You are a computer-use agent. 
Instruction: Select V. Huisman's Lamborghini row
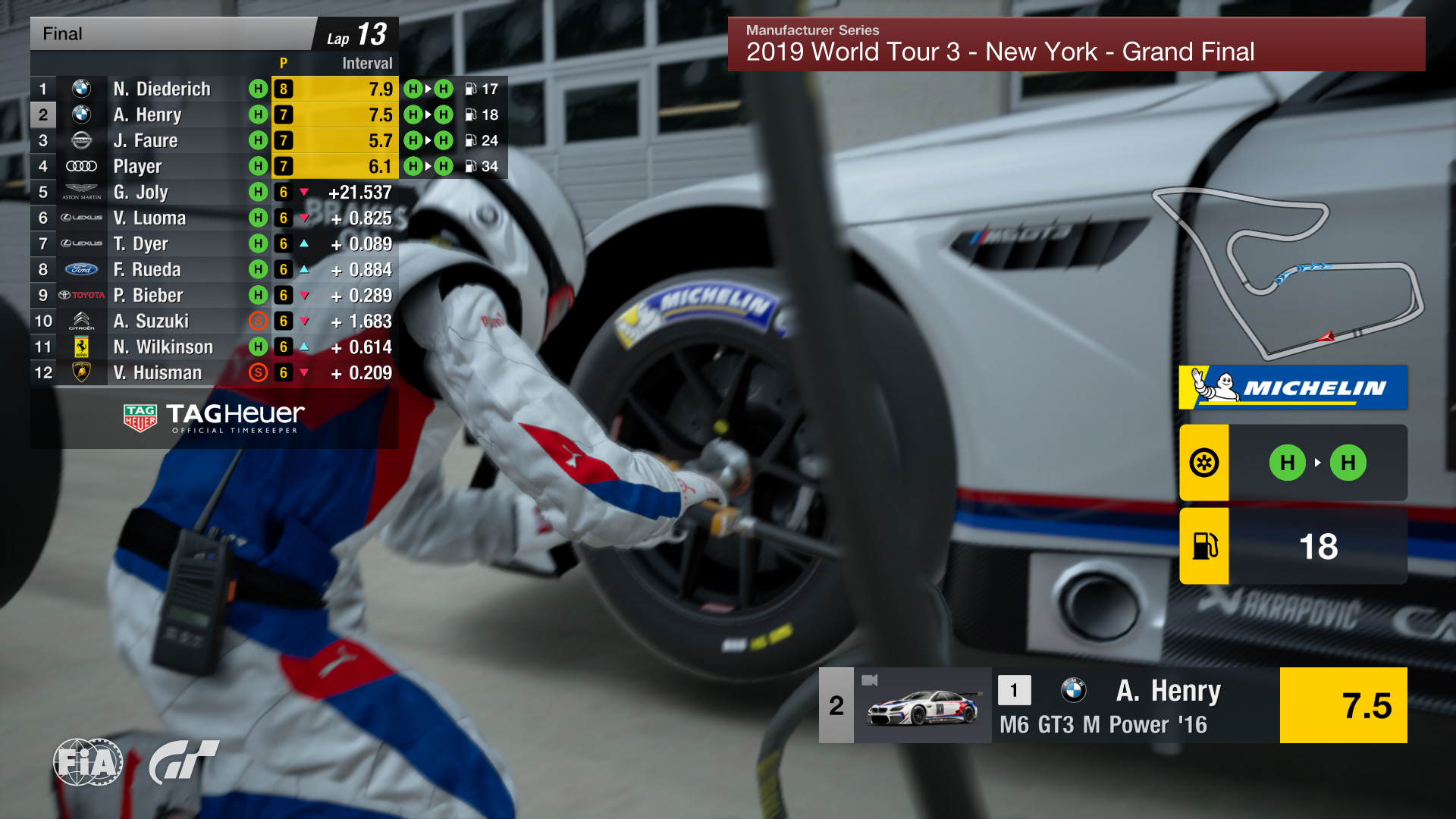157,372
